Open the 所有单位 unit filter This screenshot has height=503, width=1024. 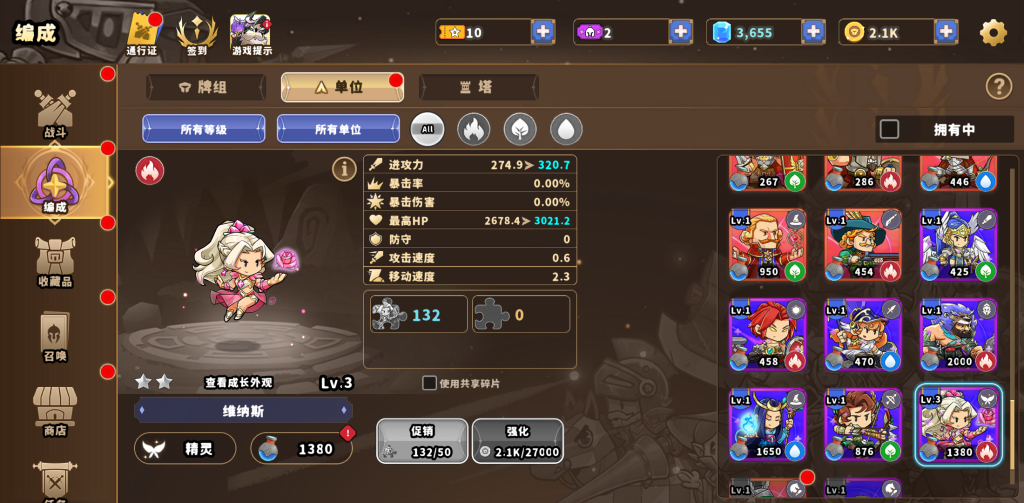[x=338, y=129]
